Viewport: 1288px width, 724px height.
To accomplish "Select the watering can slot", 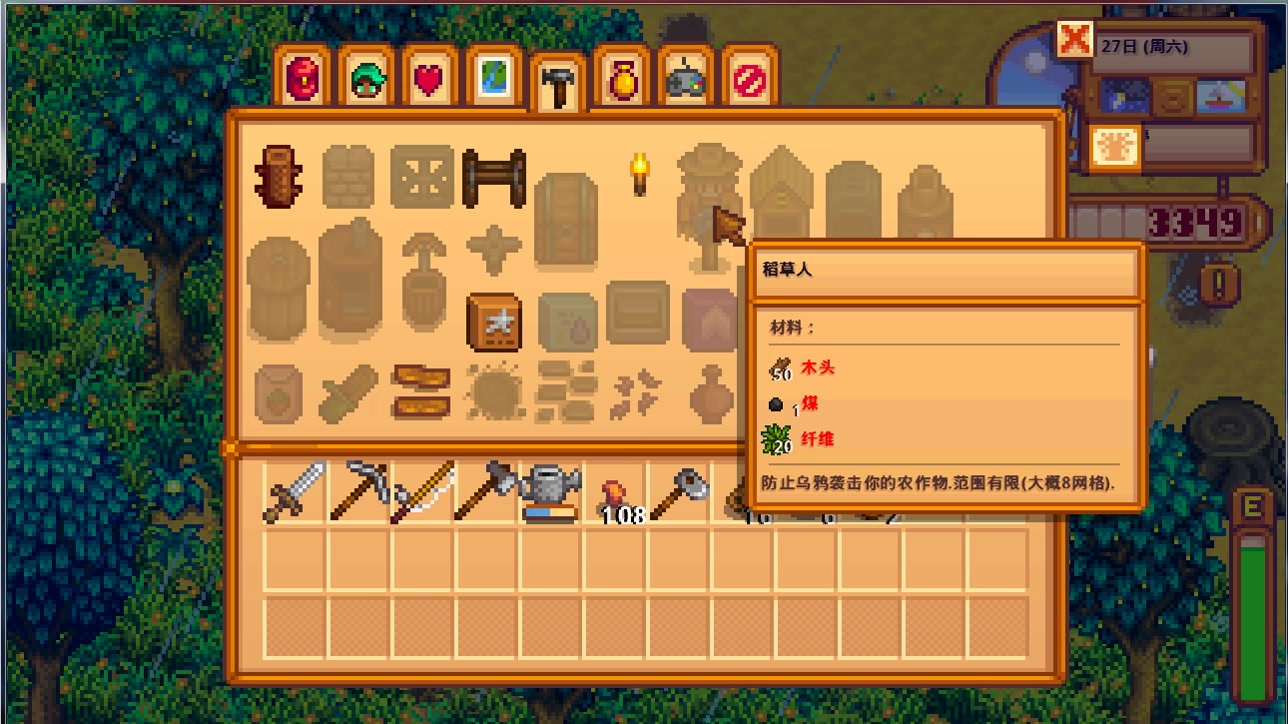I will (x=550, y=491).
